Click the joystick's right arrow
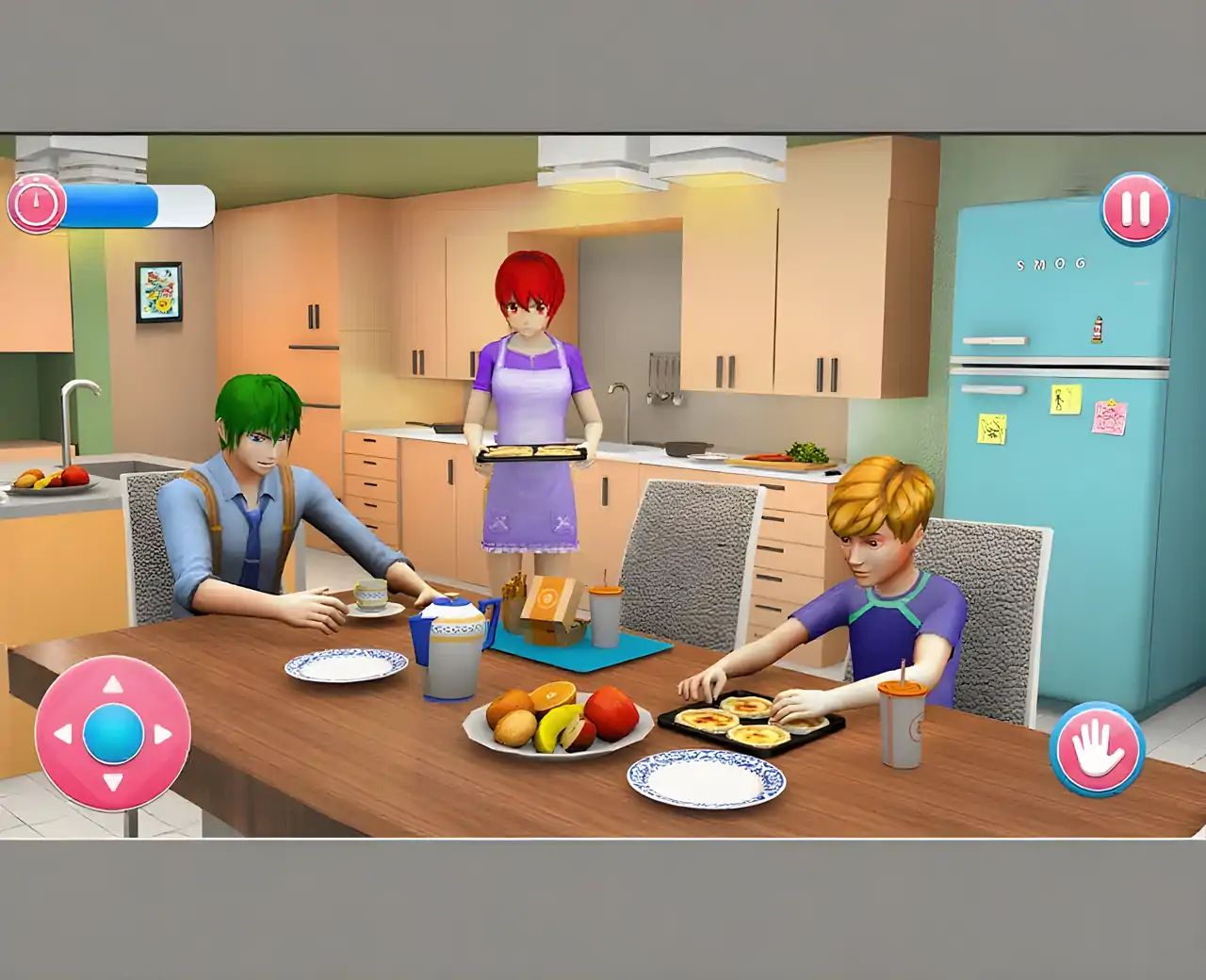Image resolution: width=1206 pixels, height=980 pixels. [162, 733]
